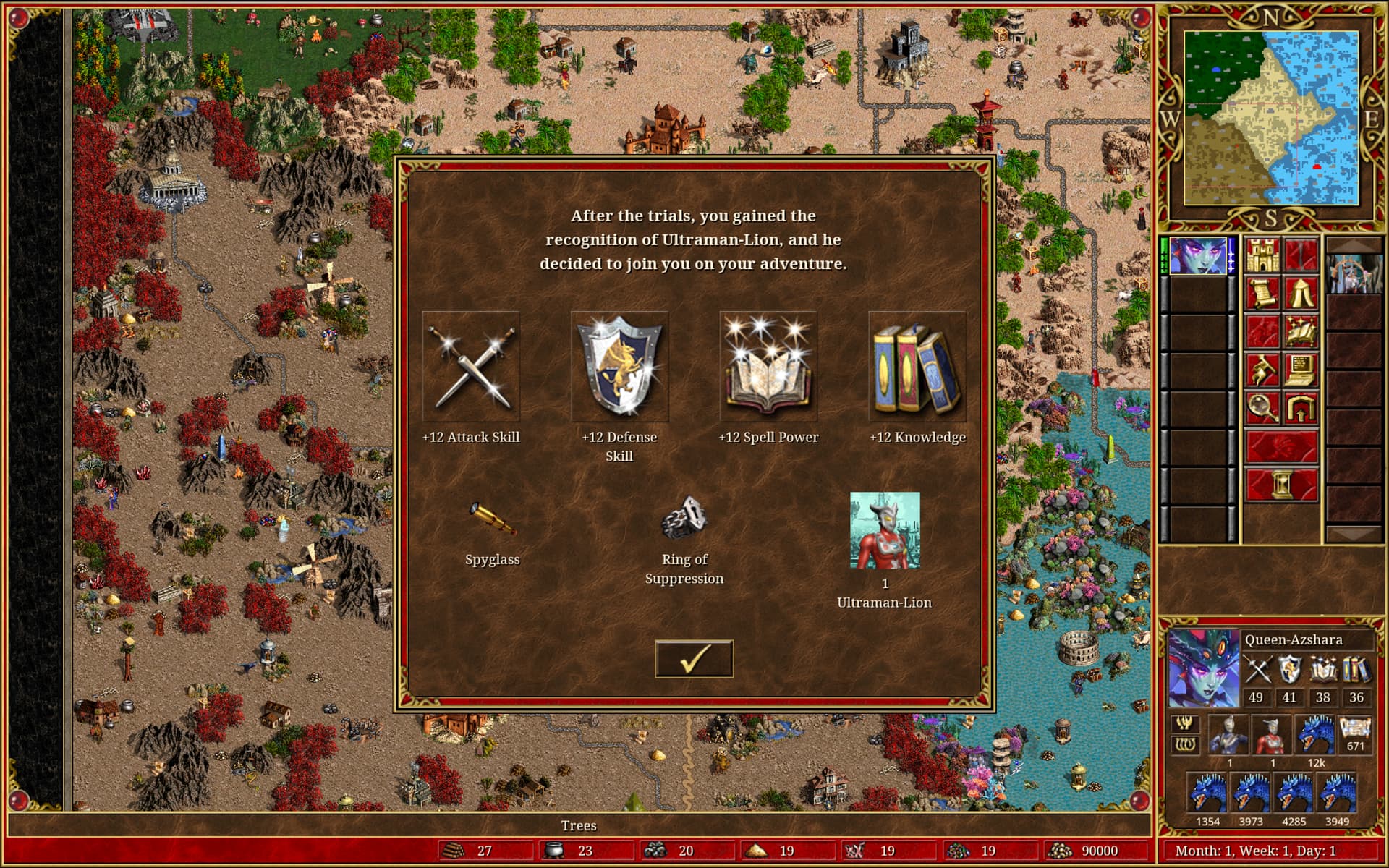Open the quest log scroll button
This screenshot has width=1389, height=868.
pyautogui.click(x=1262, y=294)
